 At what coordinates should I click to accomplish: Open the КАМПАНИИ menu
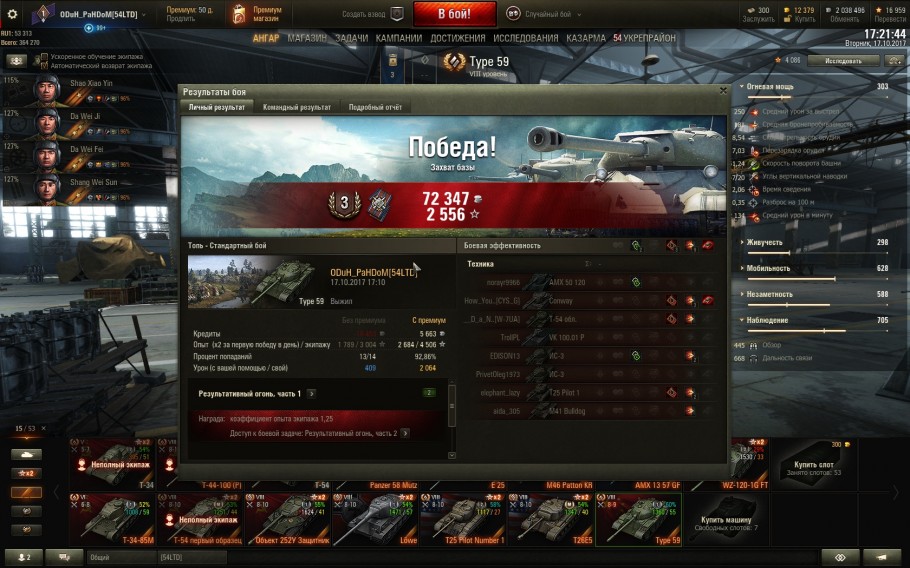click(399, 38)
